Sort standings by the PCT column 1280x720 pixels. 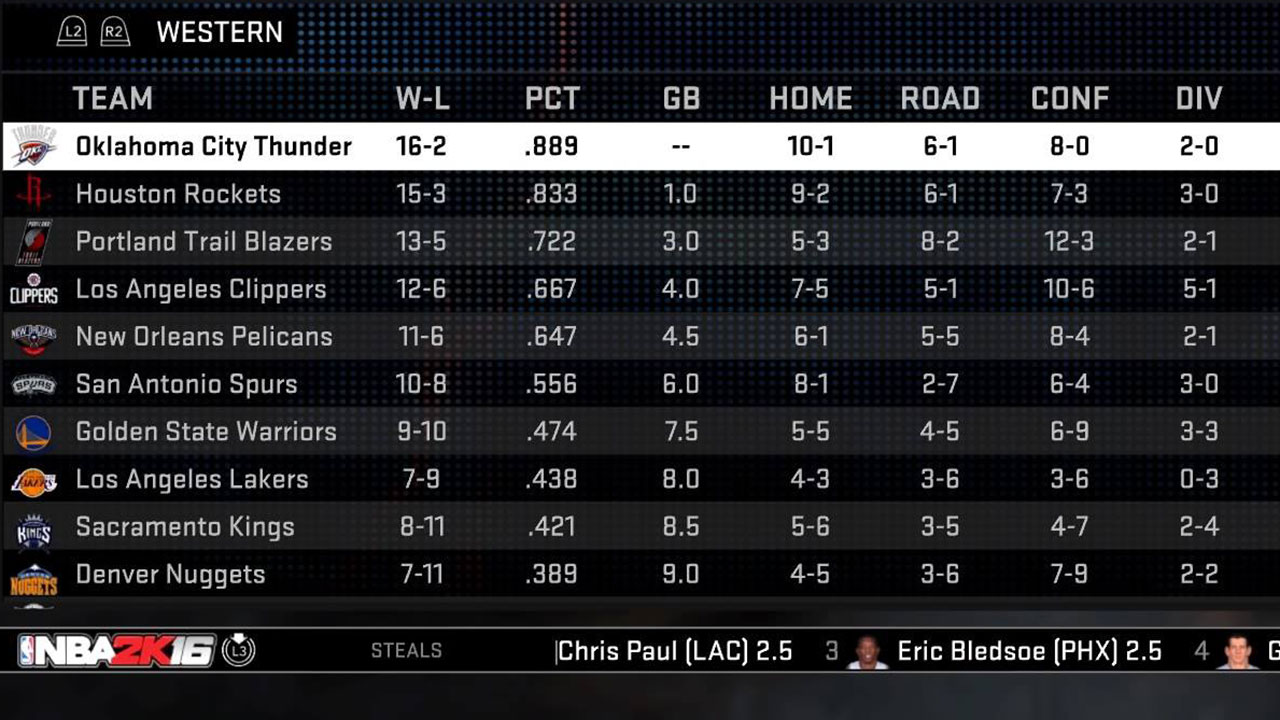tap(551, 98)
